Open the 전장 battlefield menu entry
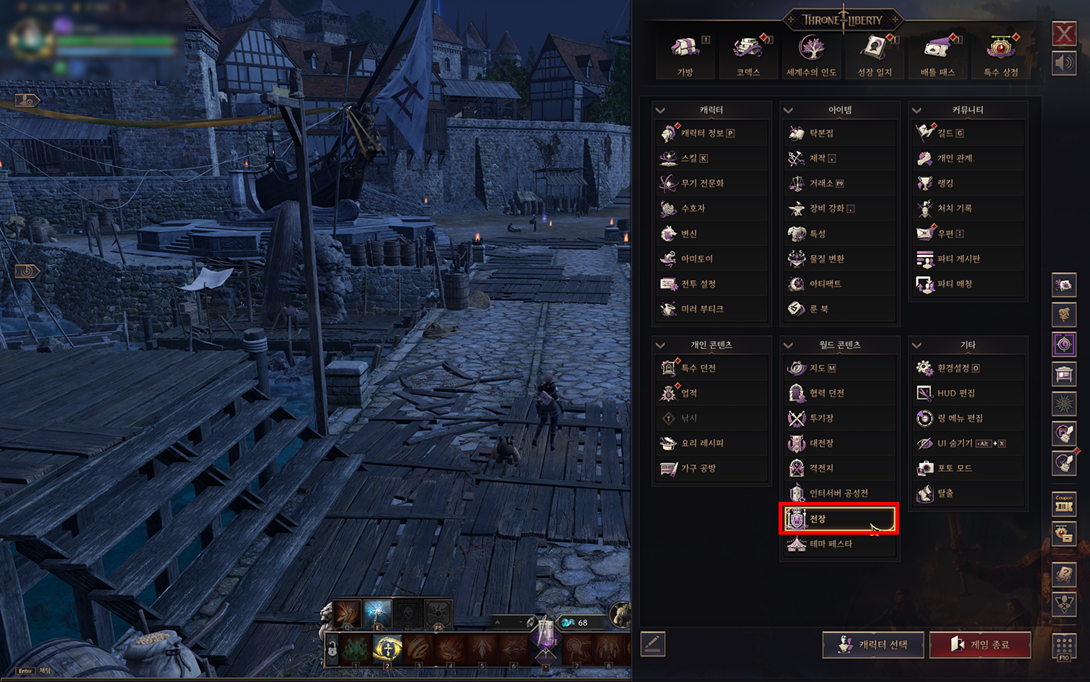Image resolution: width=1090 pixels, height=682 pixels. 837,519
